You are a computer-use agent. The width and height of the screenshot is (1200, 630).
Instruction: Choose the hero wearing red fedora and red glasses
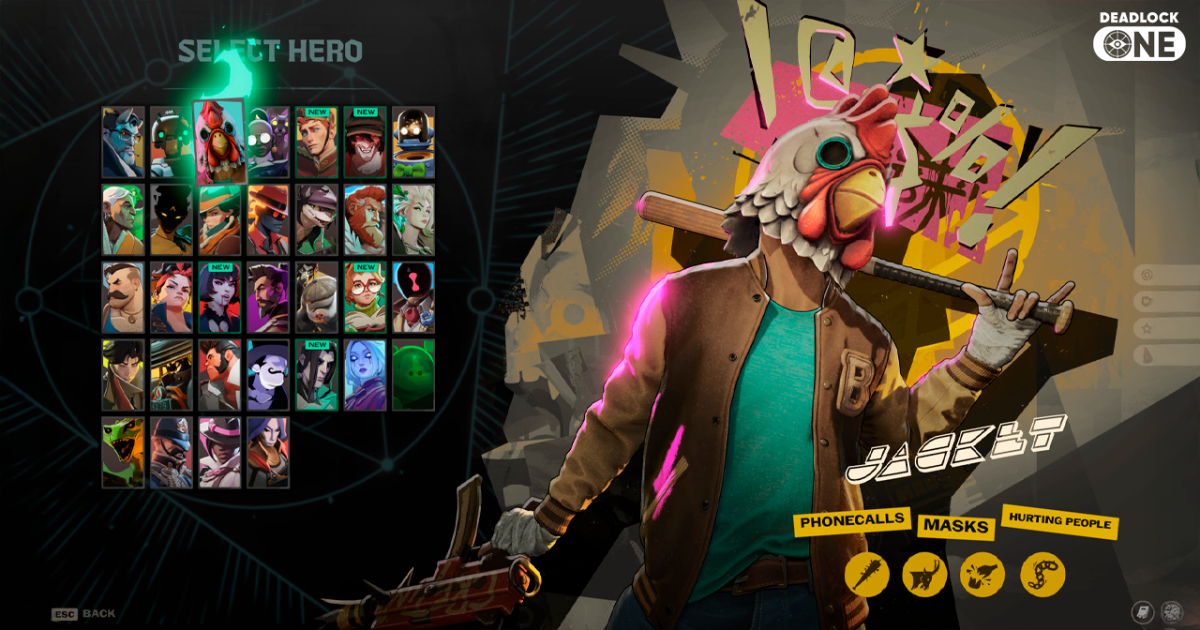pos(268,219)
